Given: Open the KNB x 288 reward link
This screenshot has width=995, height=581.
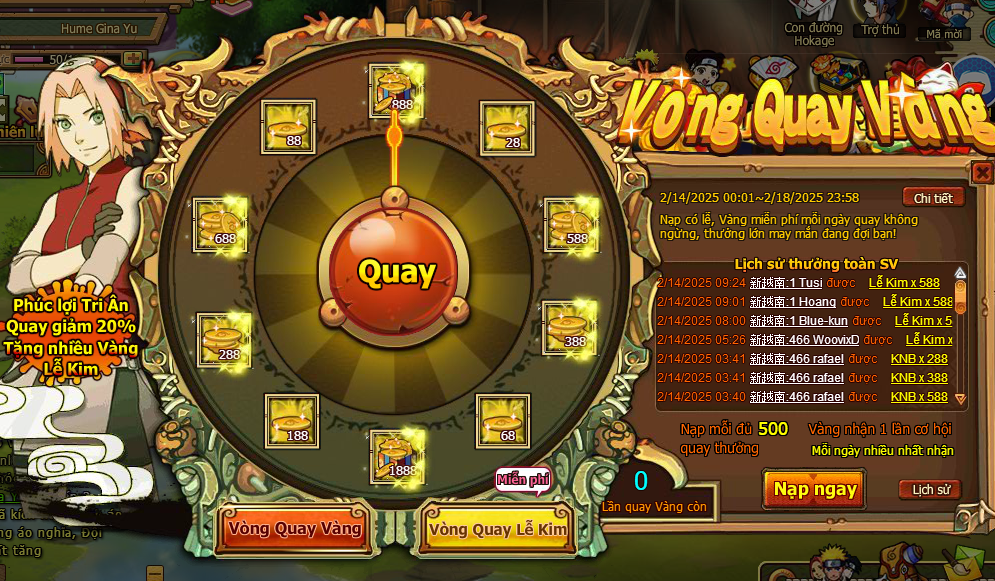Looking at the screenshot, I should pyautogui.click(x=919, y=359).
